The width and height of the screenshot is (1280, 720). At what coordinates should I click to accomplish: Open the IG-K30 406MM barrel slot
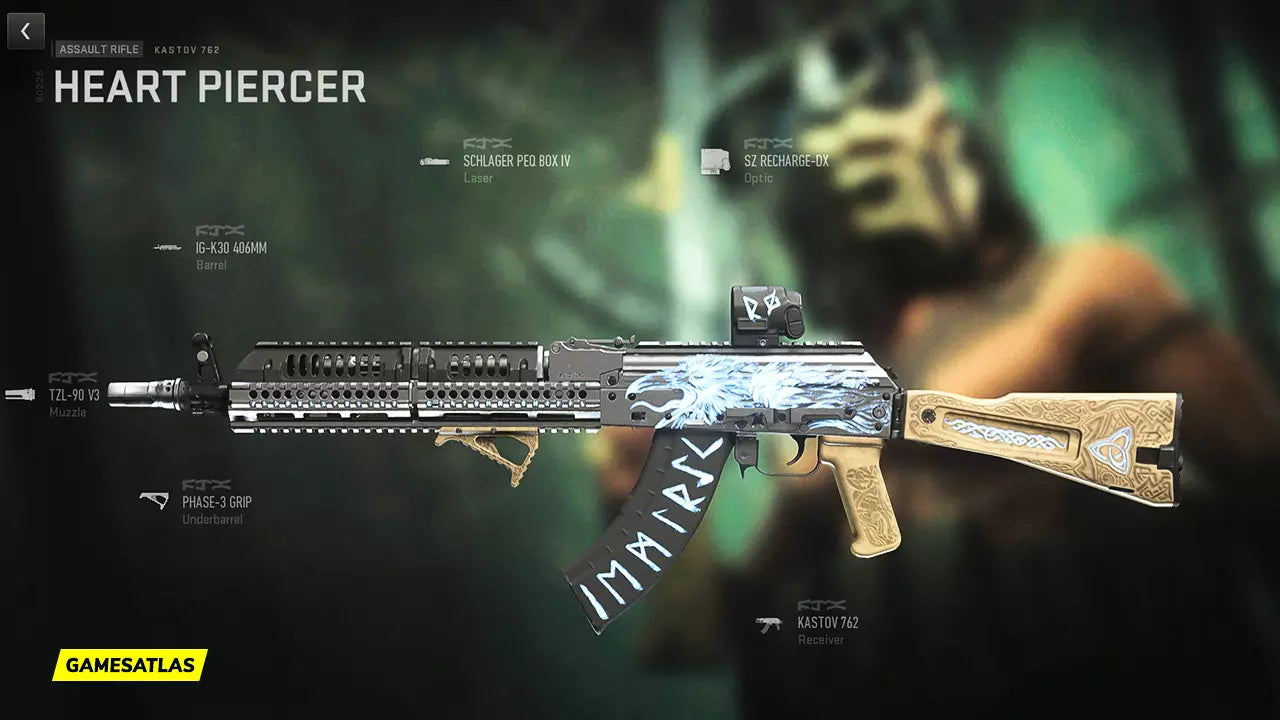point(231,248)
